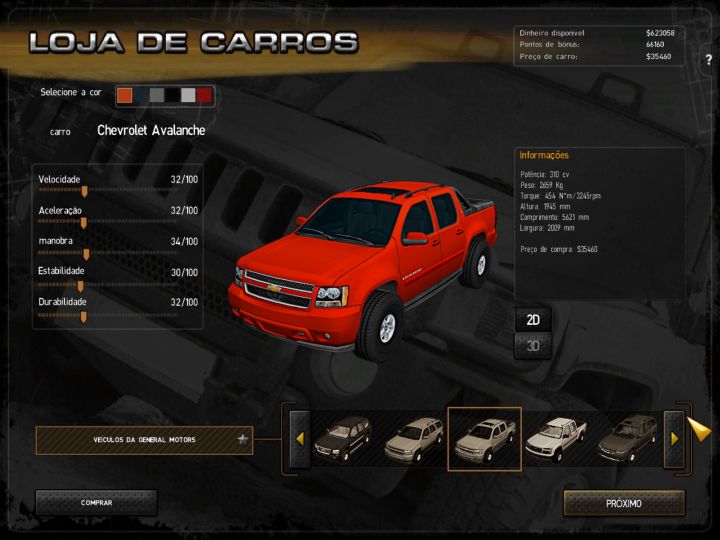
Task: Buy the car with the COMPRAR button
Action: pyautogui.click(x=96, y=503)
